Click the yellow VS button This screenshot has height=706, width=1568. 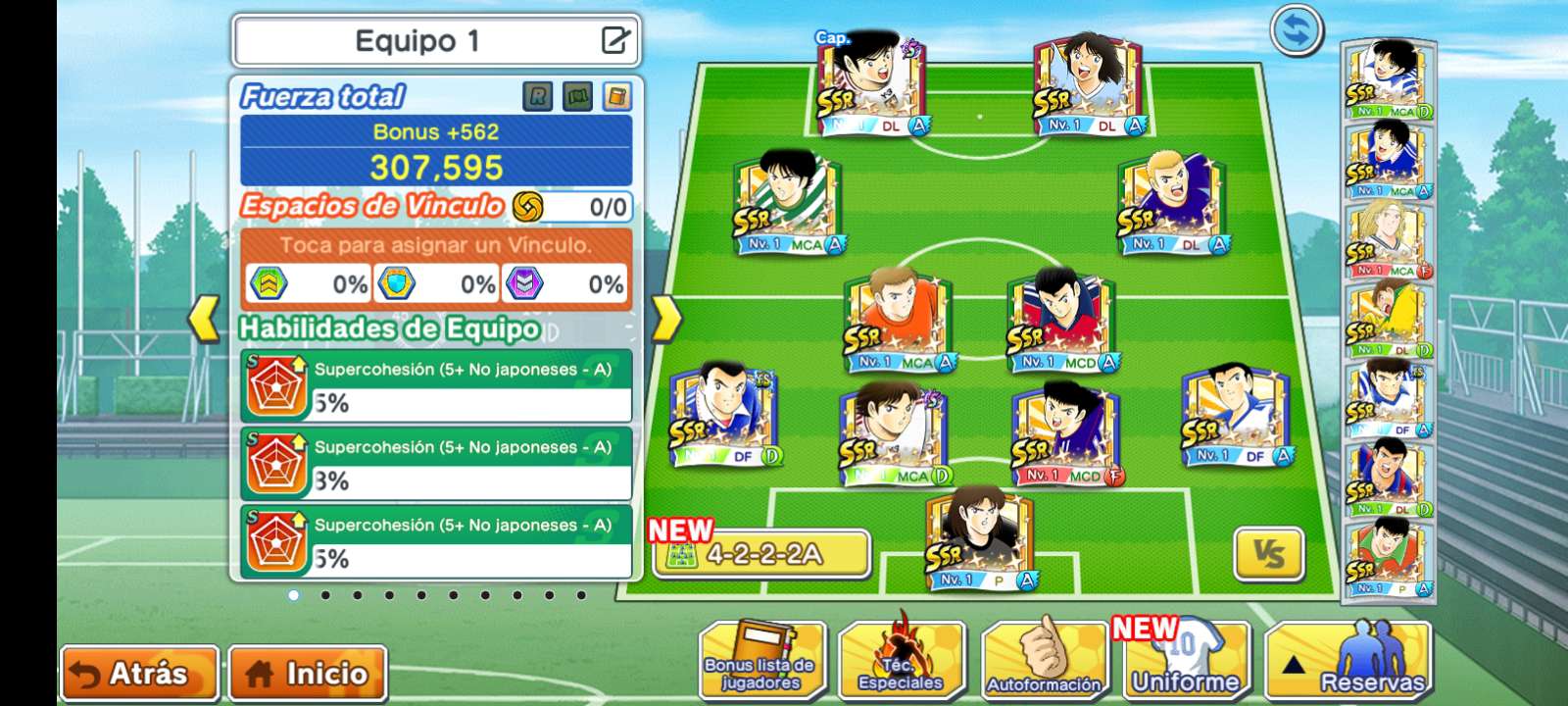point(1269,555)
